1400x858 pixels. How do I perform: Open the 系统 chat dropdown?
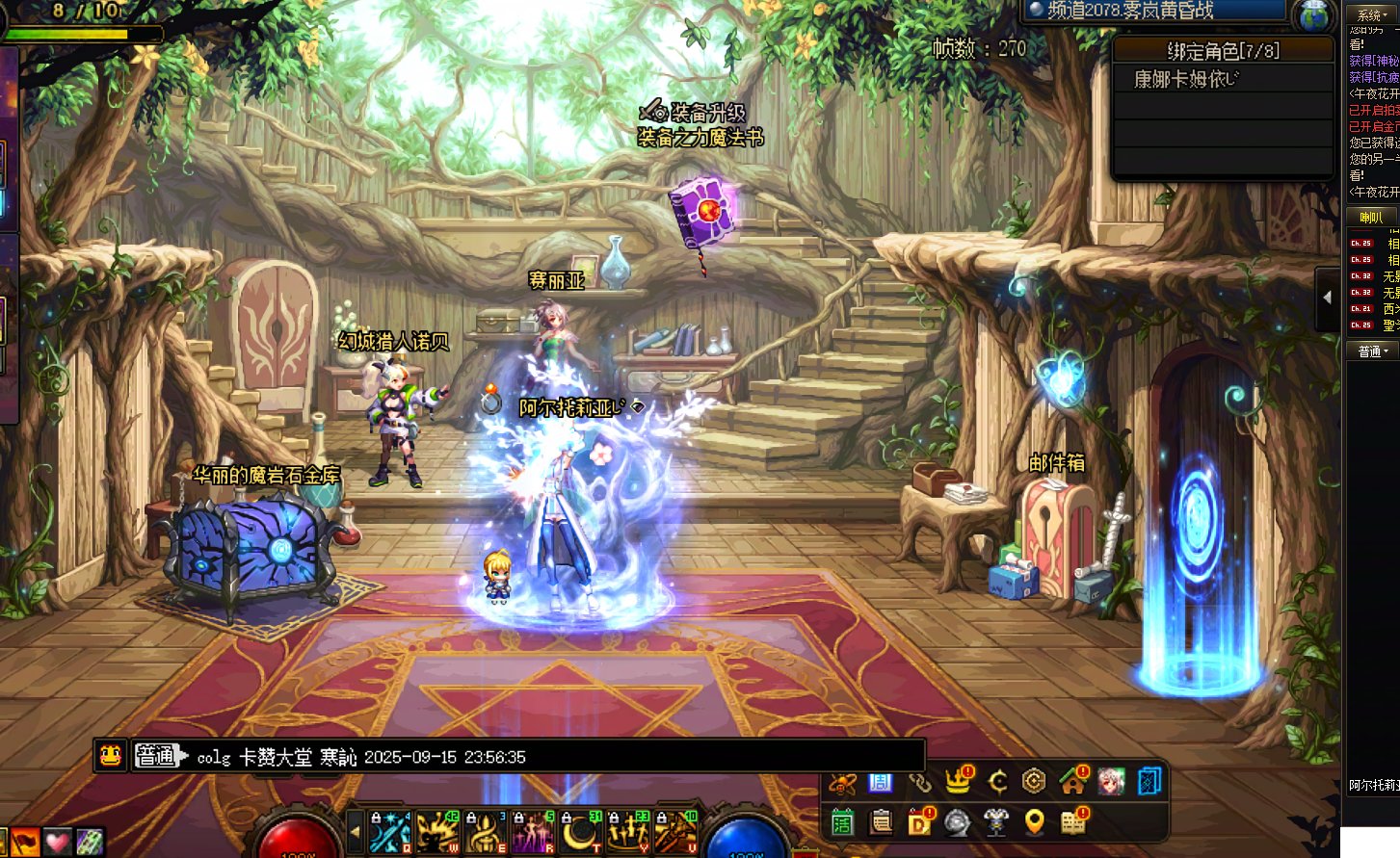[x=1371, y=14]
